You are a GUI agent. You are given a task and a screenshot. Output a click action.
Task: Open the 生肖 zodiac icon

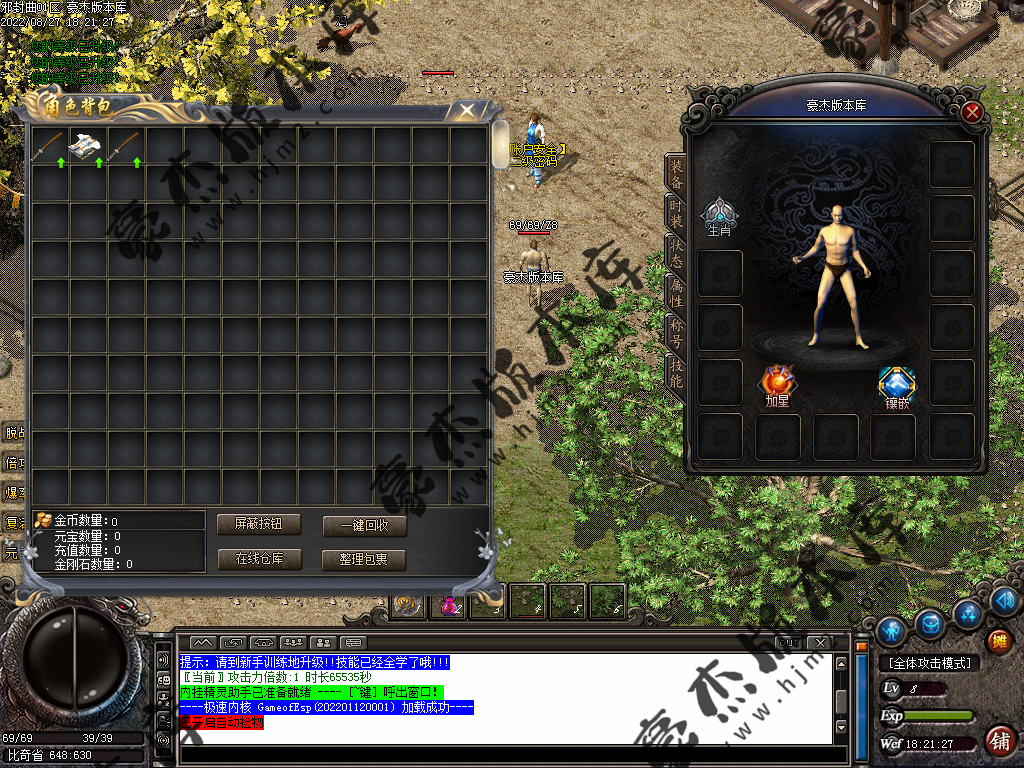pyautogui.click(x=719, y=215)
